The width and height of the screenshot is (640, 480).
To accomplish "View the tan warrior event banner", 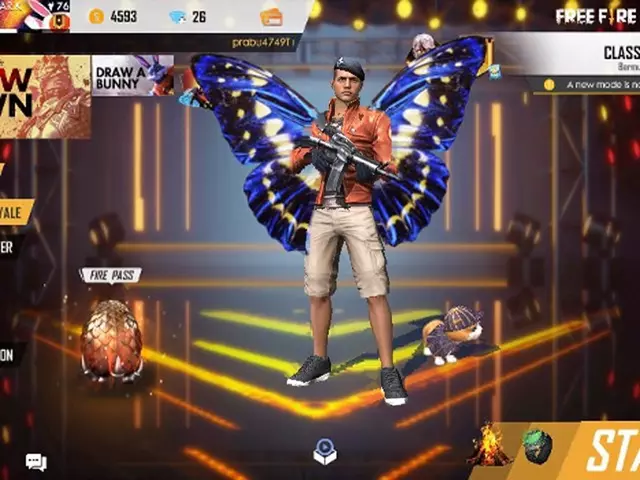I will 44,96.
